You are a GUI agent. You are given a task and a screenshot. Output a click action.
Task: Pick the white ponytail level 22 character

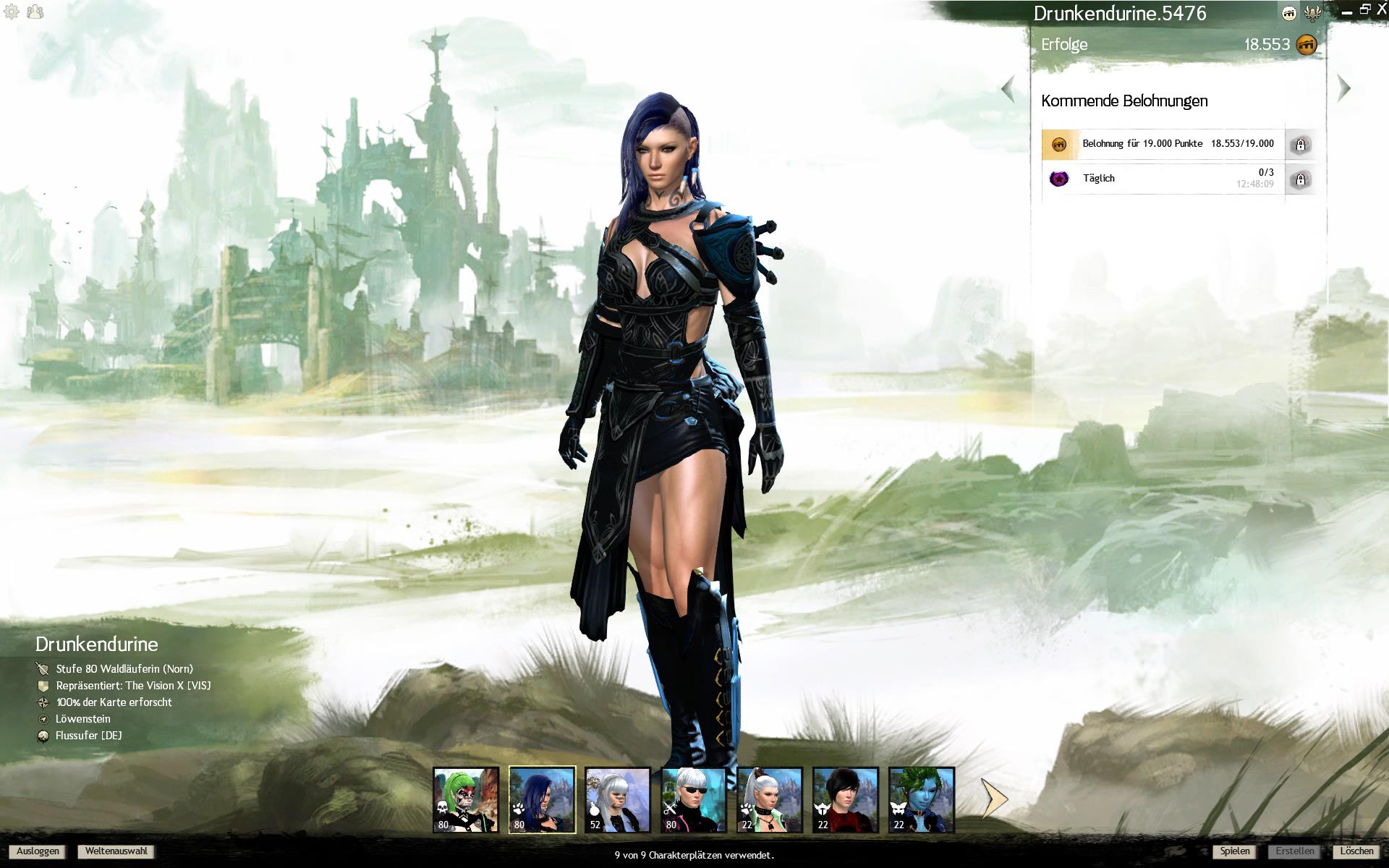pos(770,800)
